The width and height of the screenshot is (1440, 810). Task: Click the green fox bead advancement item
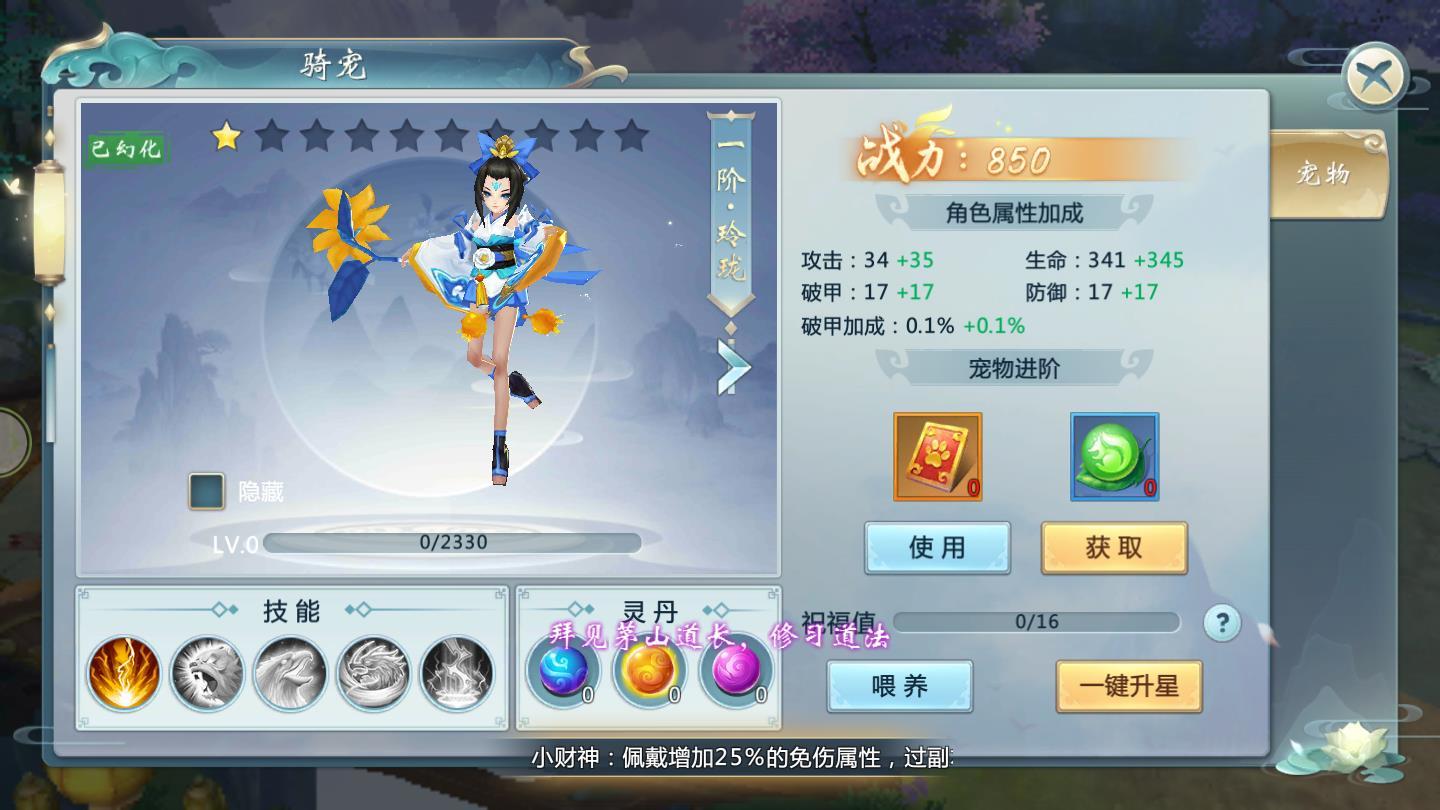coord(1113,457)
